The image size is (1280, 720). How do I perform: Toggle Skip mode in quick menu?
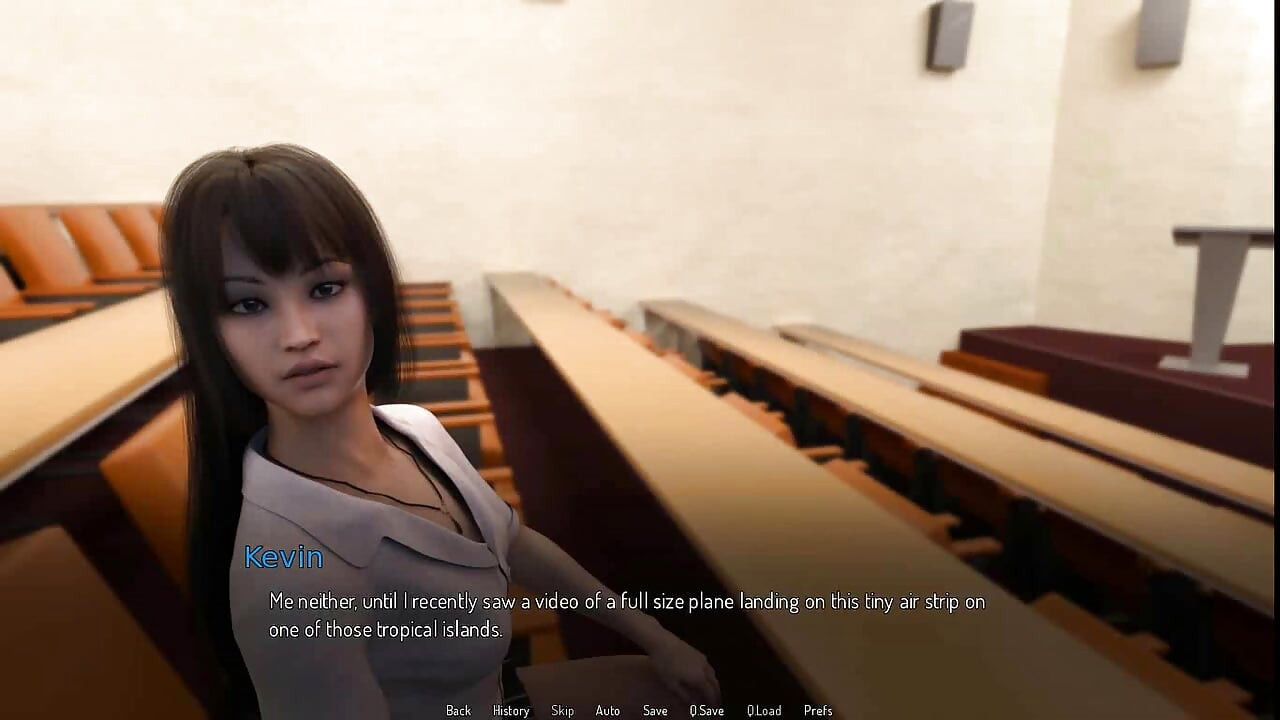(x=562, y=710)
